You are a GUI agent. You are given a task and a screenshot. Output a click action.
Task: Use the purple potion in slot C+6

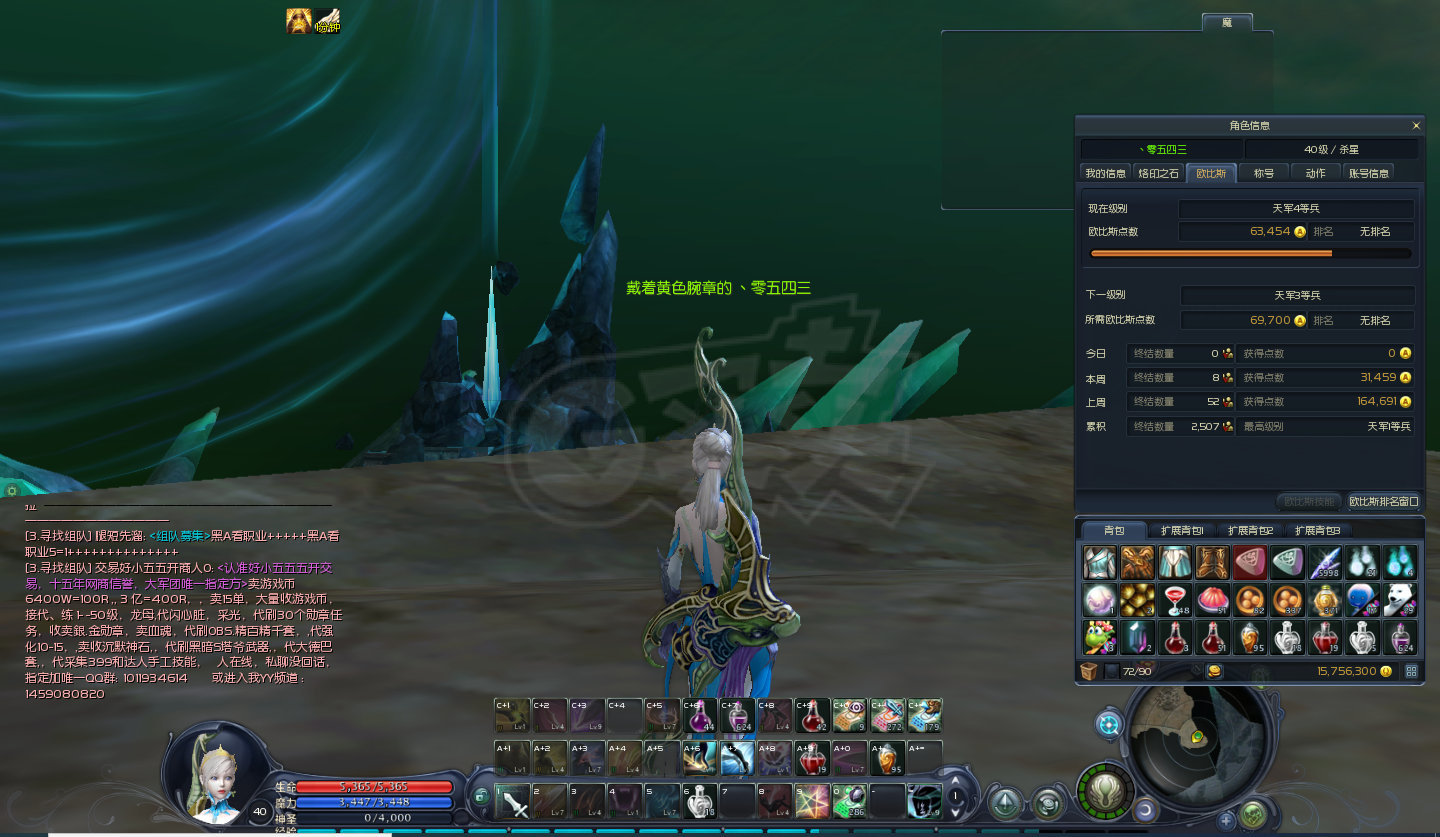[x=700, y=715]
